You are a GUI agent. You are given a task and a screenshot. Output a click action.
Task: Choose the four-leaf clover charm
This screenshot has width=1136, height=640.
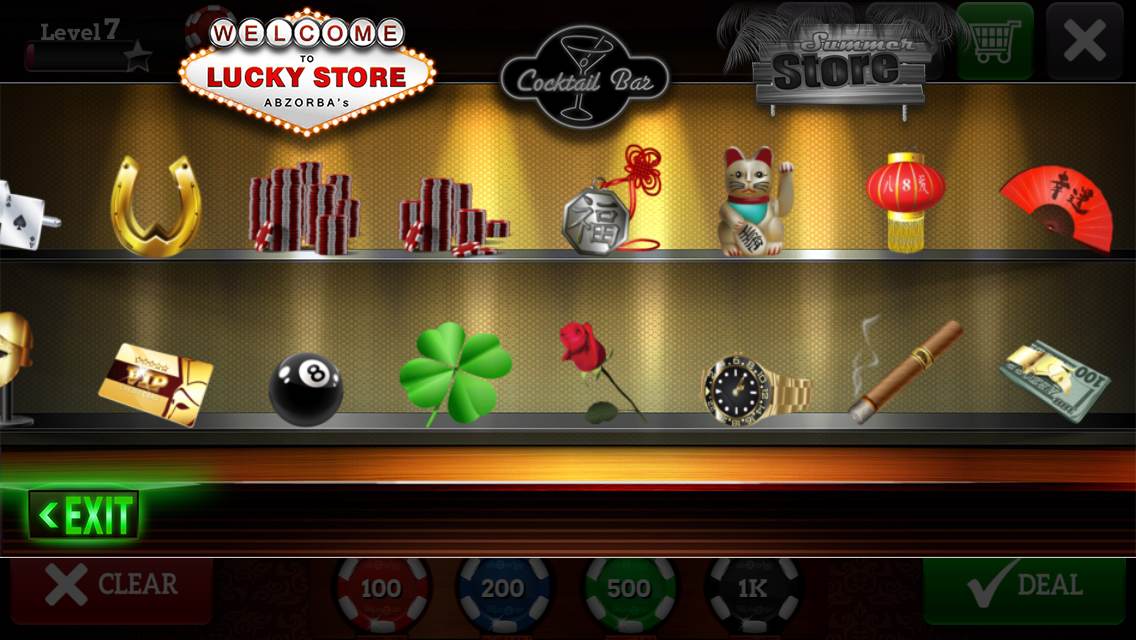point(454,372)
